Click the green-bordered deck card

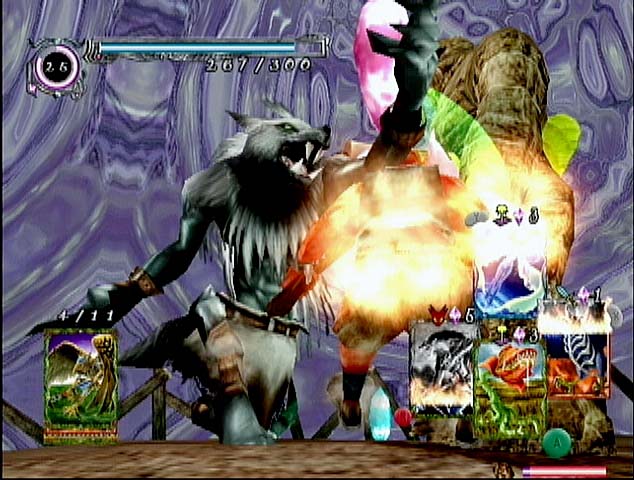point(80,386)
